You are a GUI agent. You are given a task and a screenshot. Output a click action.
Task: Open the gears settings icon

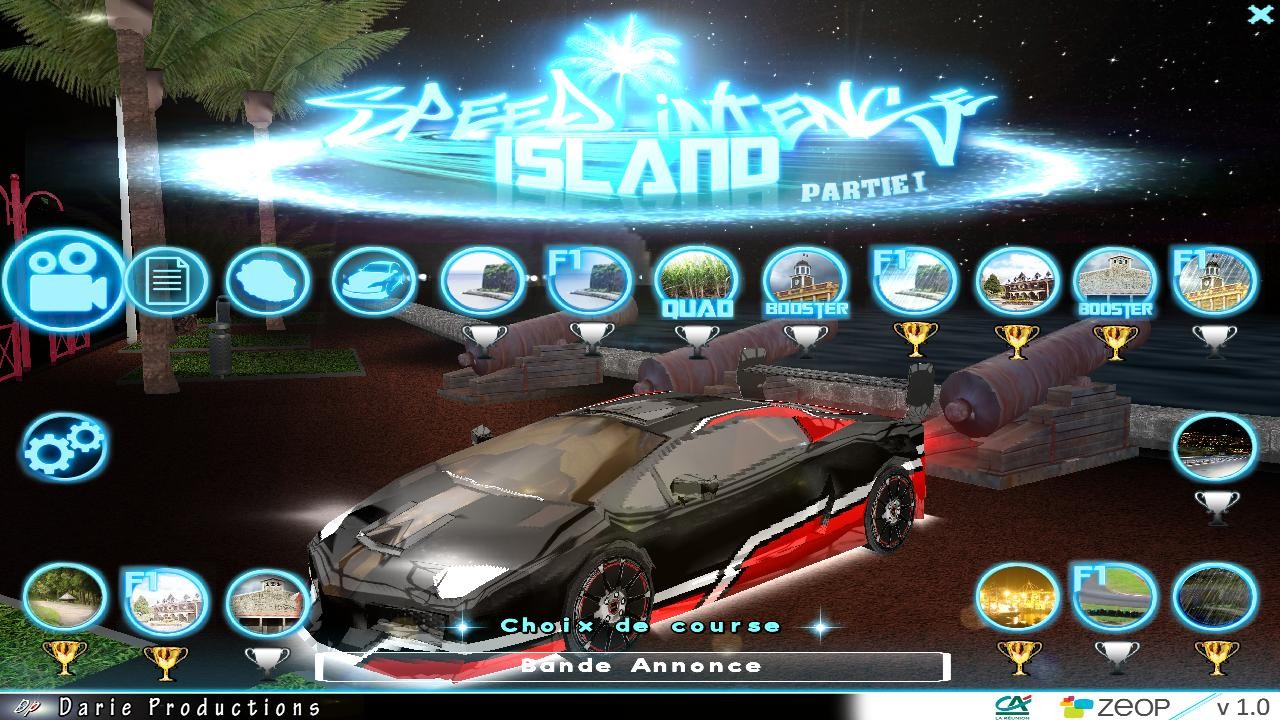coord(64,446)
